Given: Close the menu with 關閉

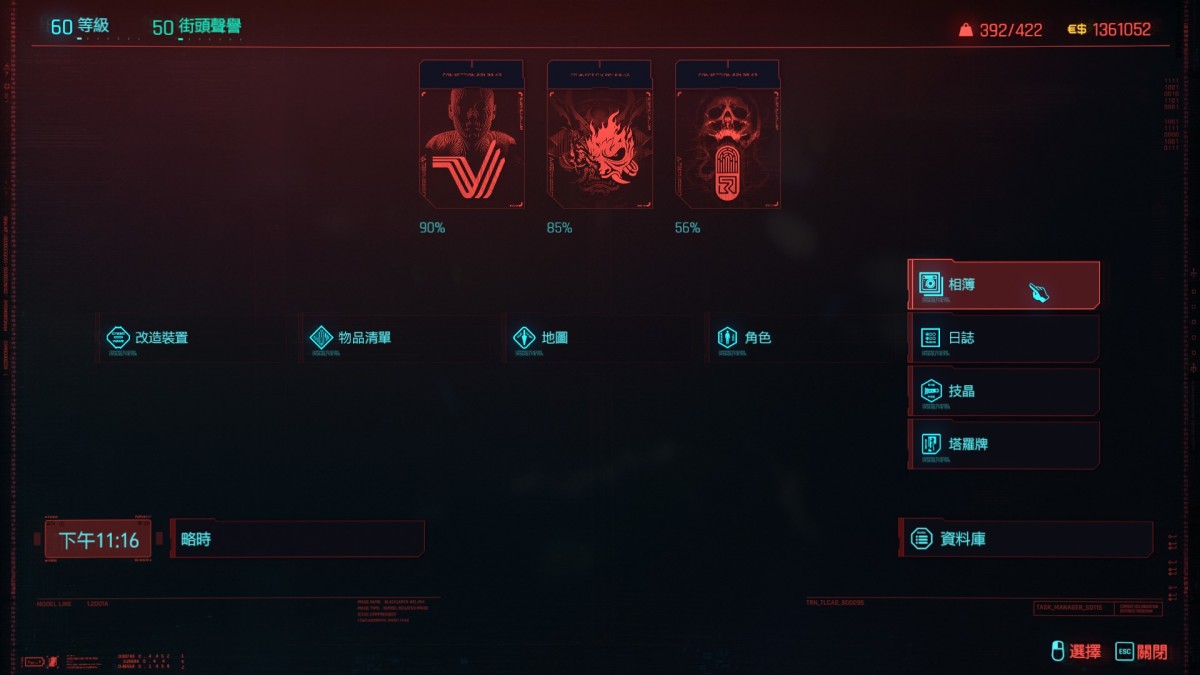Looking at the screenshot, I should (x=1141, y=652).
